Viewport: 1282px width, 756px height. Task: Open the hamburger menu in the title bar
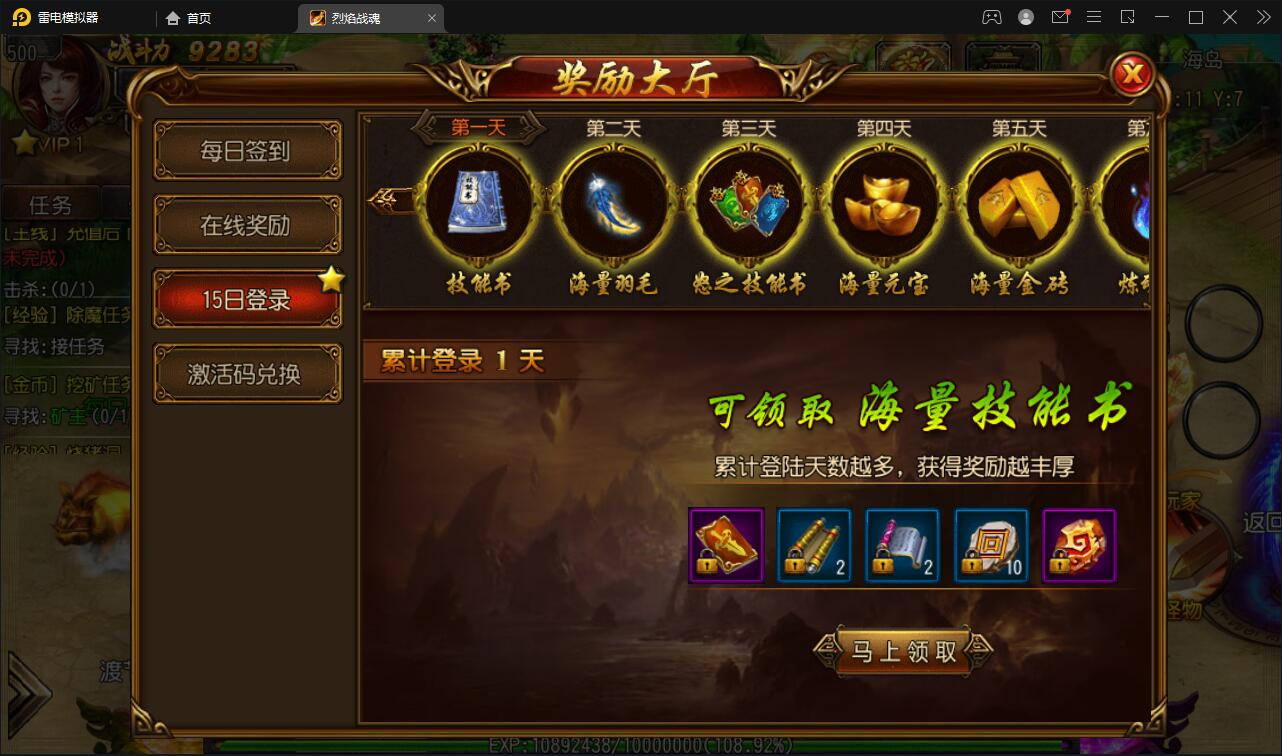coord(1094,17)
